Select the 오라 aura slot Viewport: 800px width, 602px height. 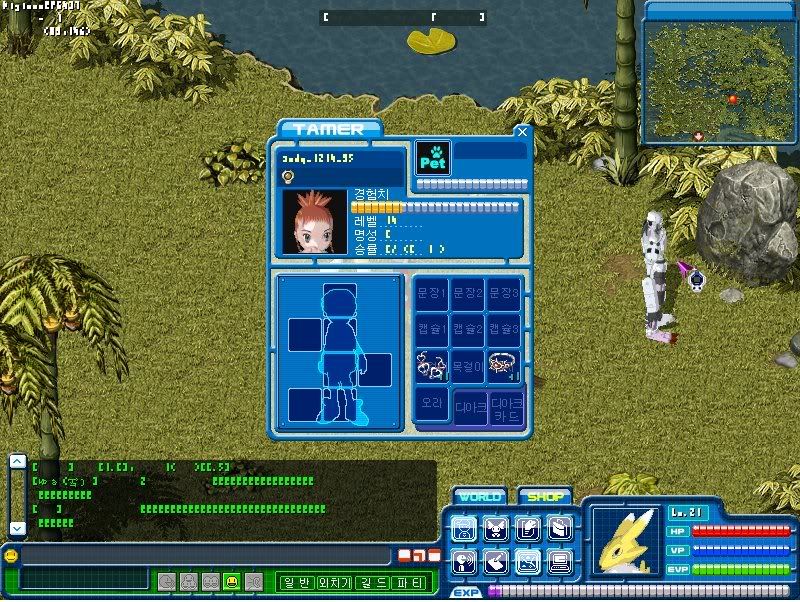click(432, 405)
